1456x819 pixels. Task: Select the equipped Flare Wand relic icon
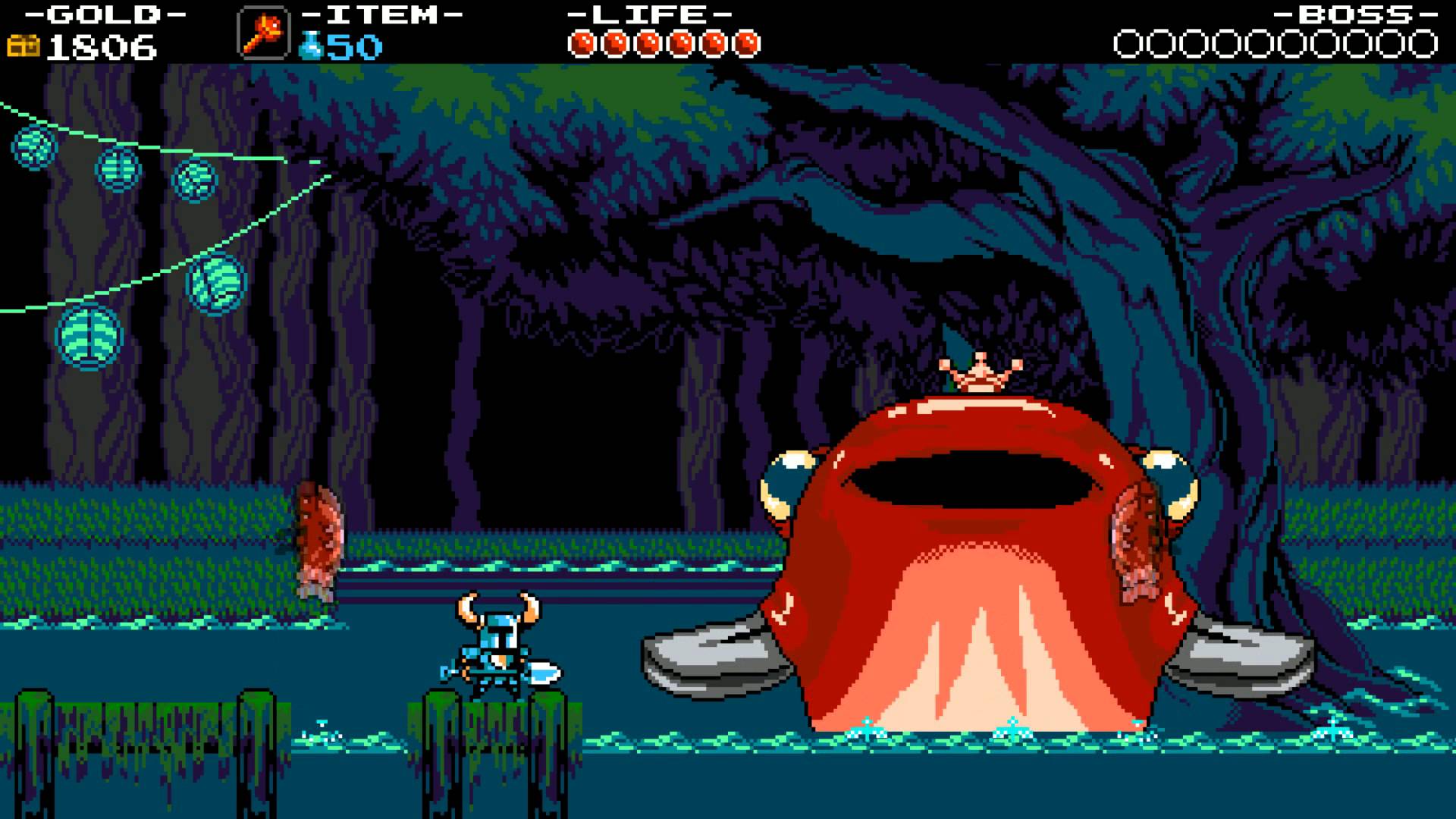pyautogui.click(x=263, y=33)
